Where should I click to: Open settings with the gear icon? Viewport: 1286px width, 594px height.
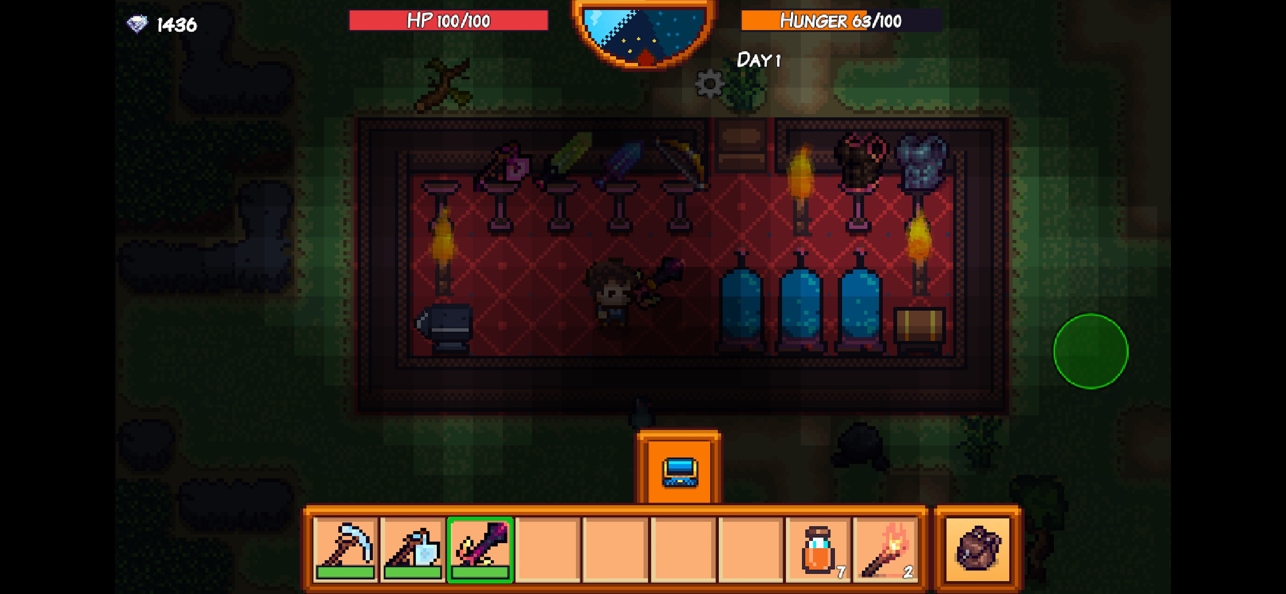pyautogui.click(x=709, y=84)
